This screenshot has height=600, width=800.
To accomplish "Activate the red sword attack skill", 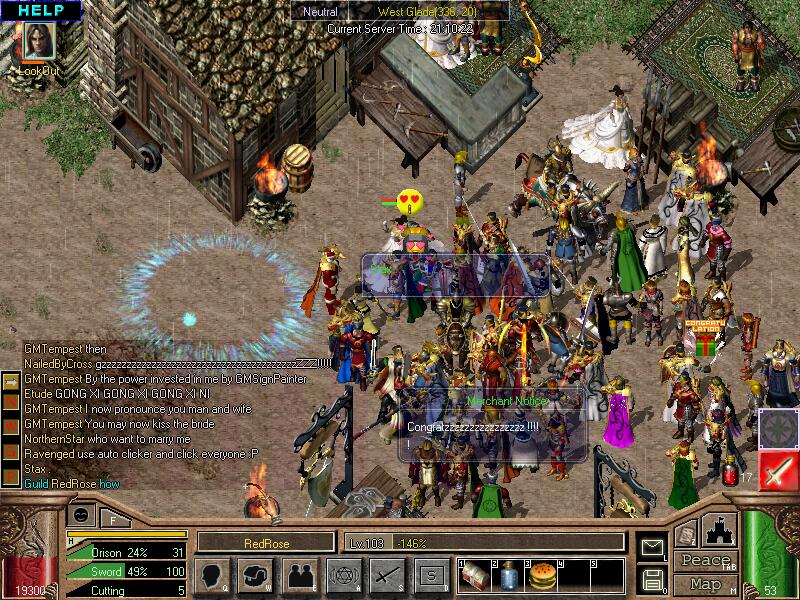I will (778, 470).
